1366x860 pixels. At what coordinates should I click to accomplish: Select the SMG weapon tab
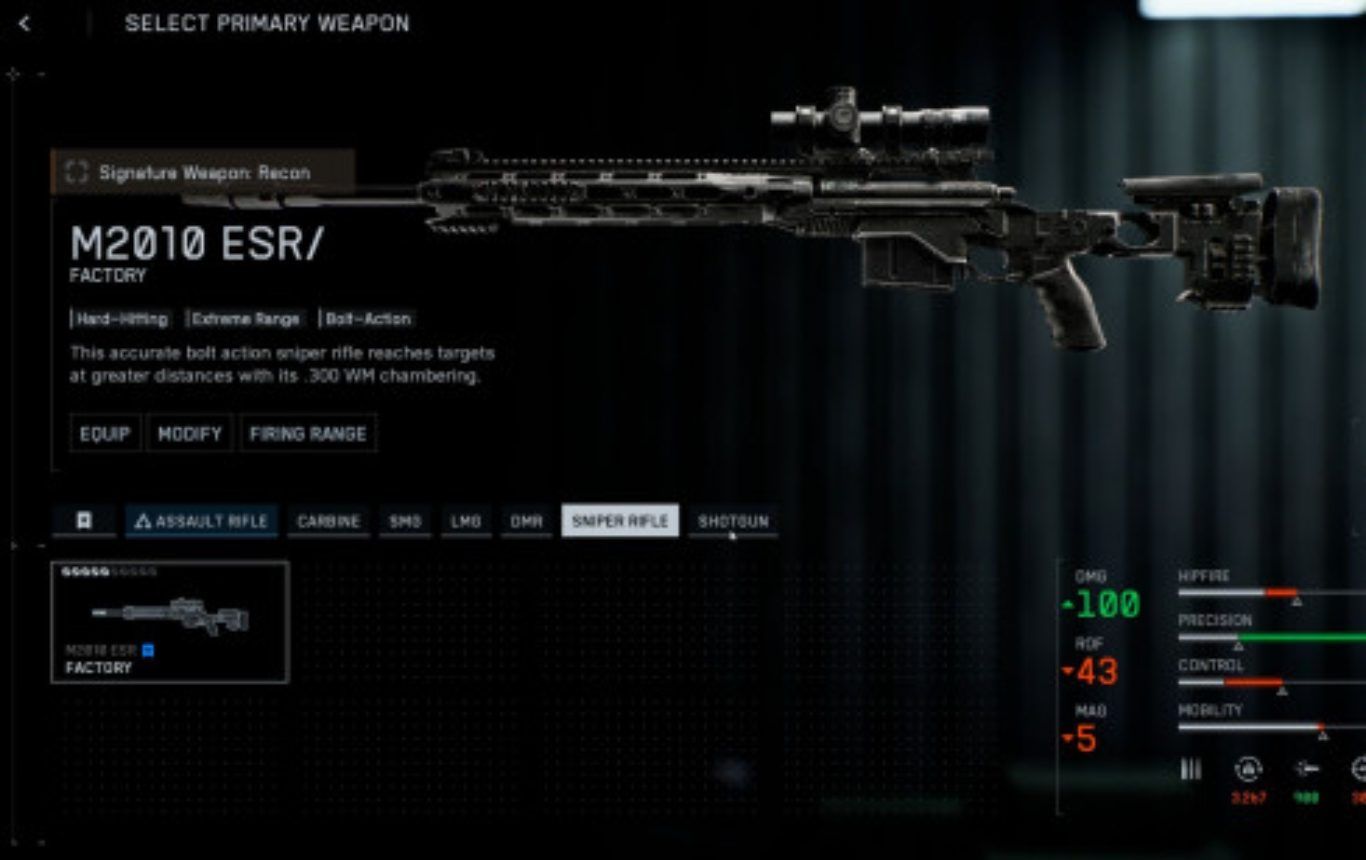tap(405, 521)
